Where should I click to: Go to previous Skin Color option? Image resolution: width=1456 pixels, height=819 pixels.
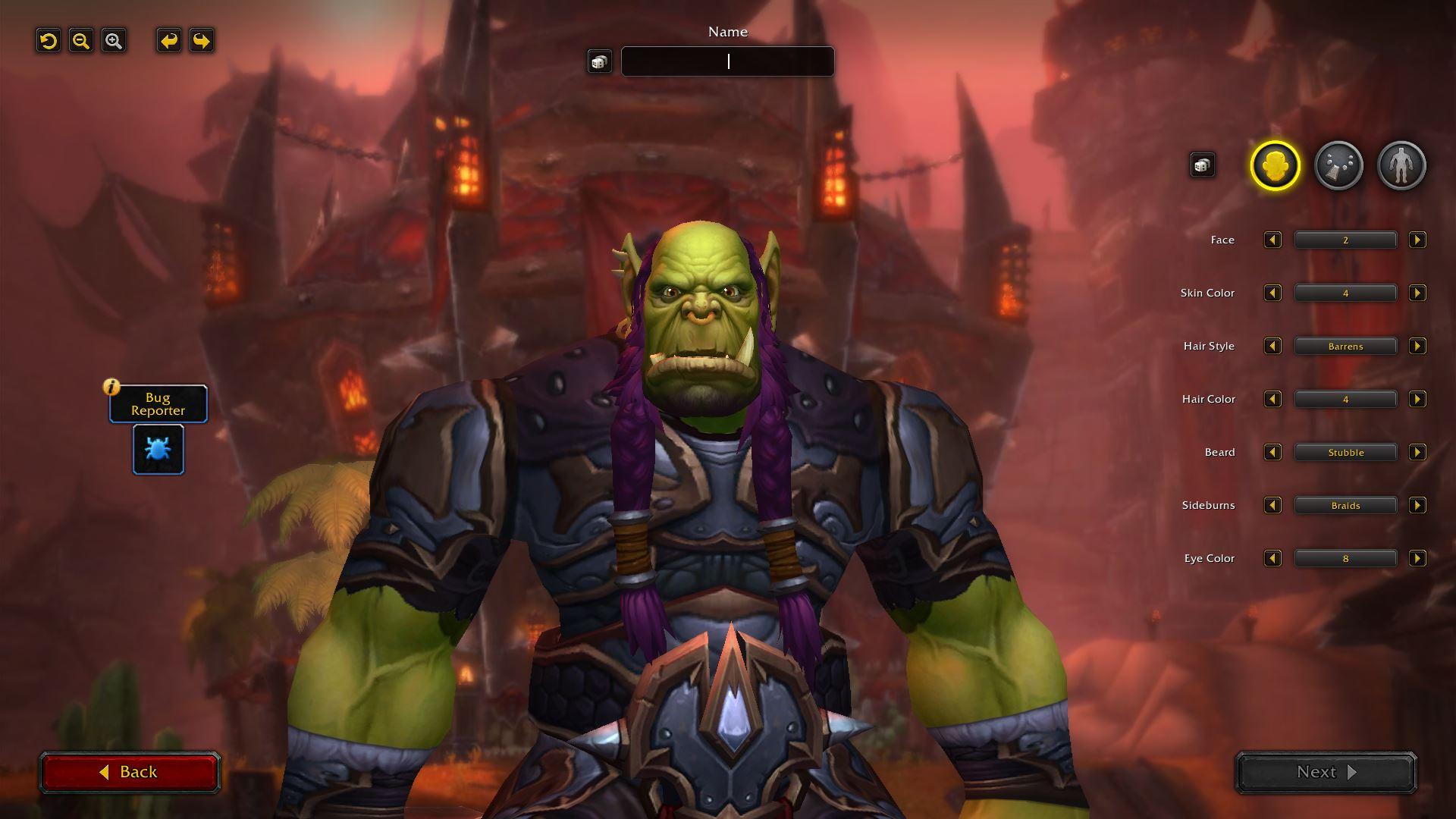point(1272,293)
